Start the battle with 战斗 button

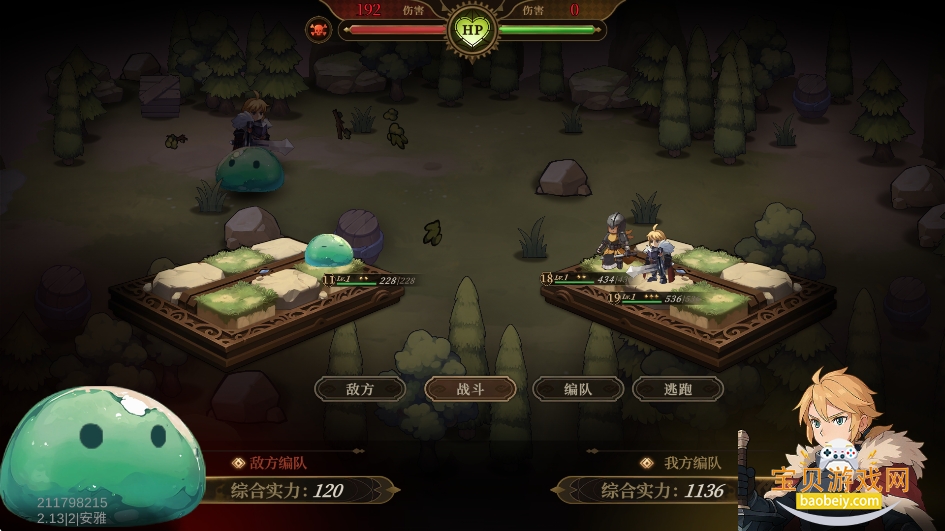tap(470, 389)
